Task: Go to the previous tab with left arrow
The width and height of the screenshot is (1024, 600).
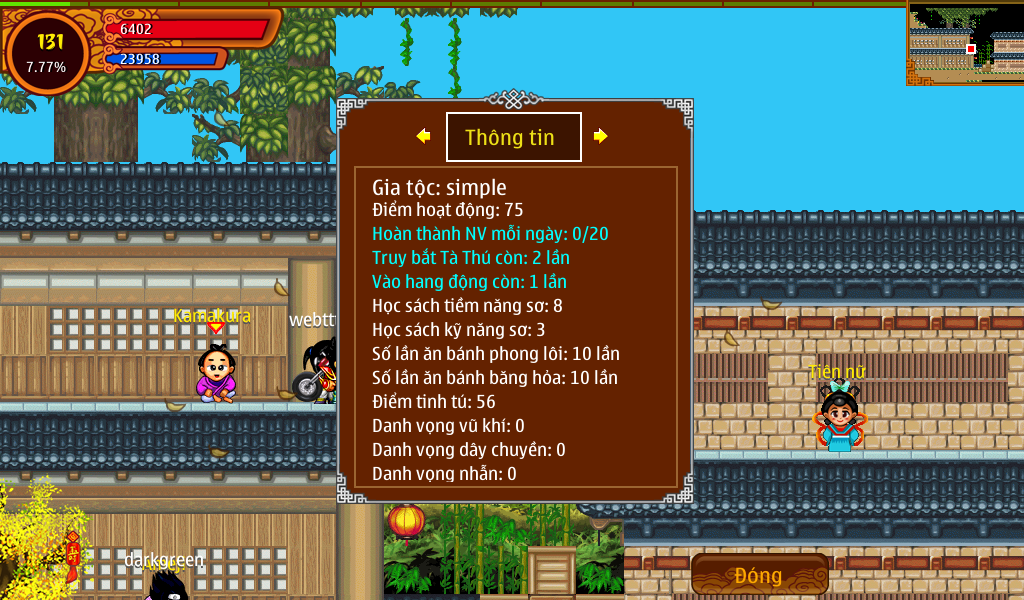Action: coord(424,136)
